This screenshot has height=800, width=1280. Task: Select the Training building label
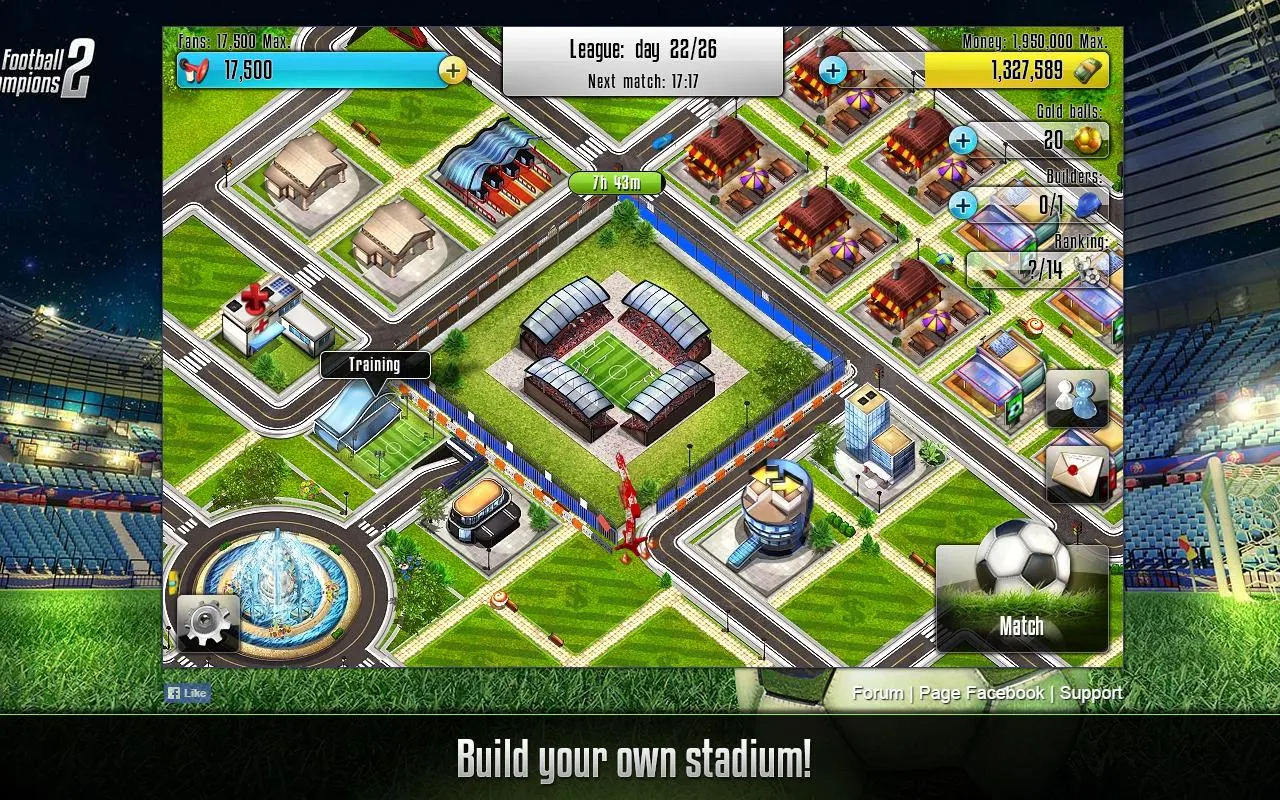click(375, 365)
